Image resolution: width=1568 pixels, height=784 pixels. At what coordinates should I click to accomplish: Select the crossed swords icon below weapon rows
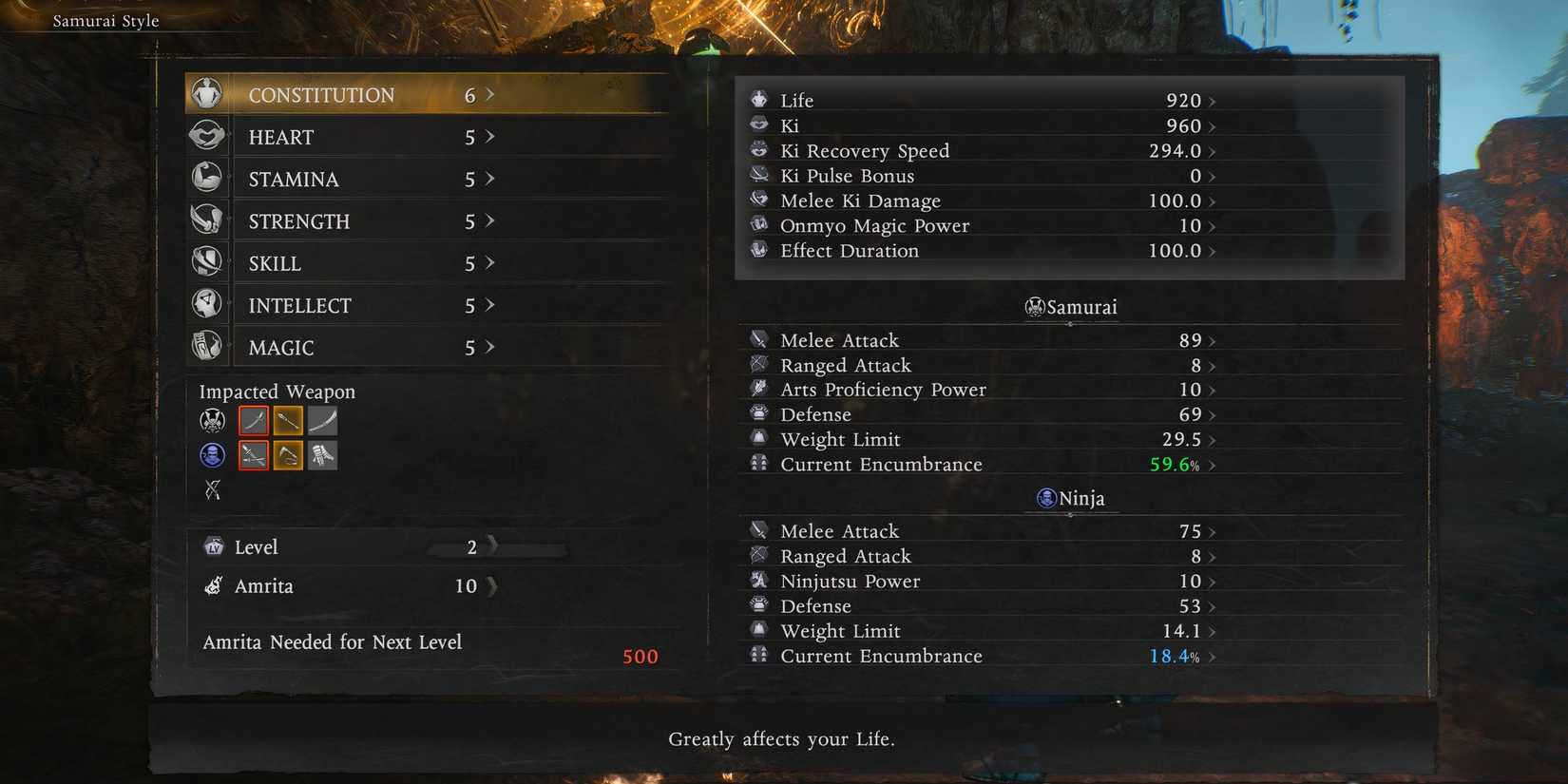[212, 490]
